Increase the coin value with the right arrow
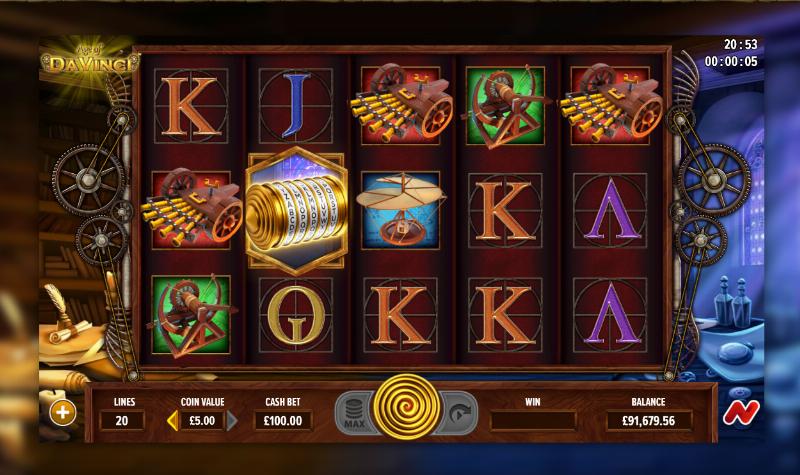This screenshot has width=800, height=475. [233, 420]
